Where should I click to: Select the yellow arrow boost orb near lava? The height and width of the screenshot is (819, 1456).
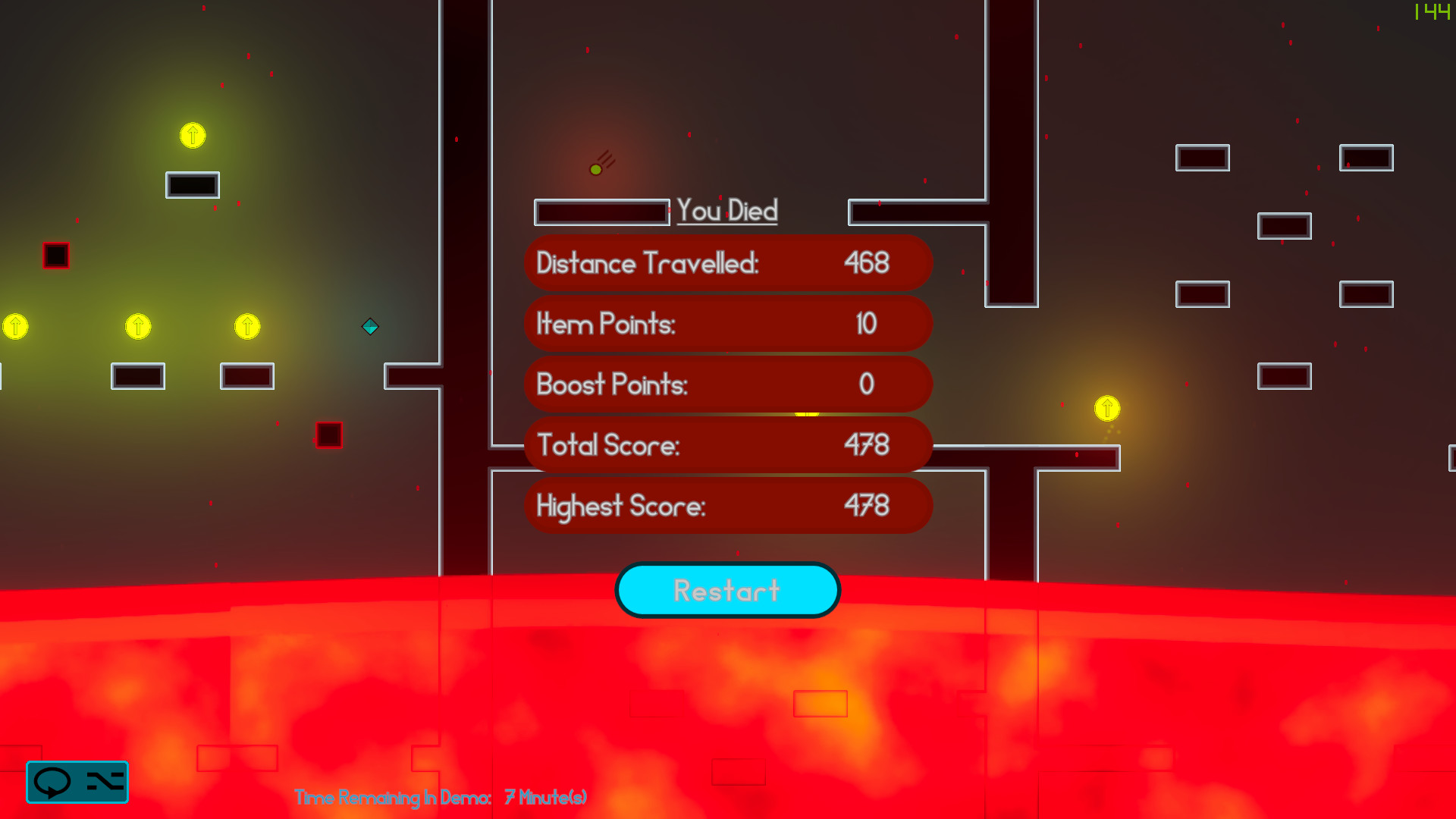[x=1106, y=409]
